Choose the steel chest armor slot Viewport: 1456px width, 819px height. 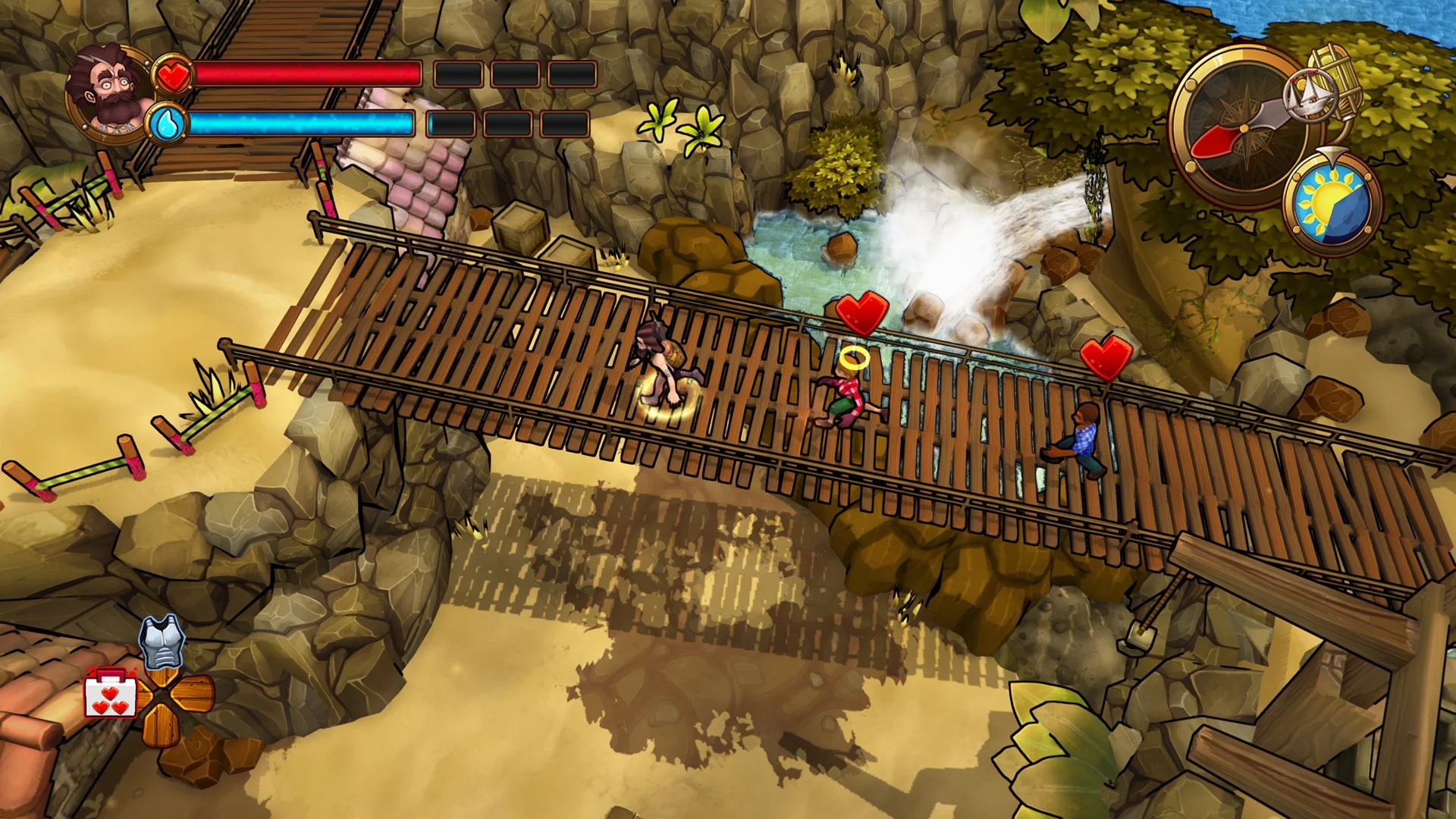[x=162, y=642]
